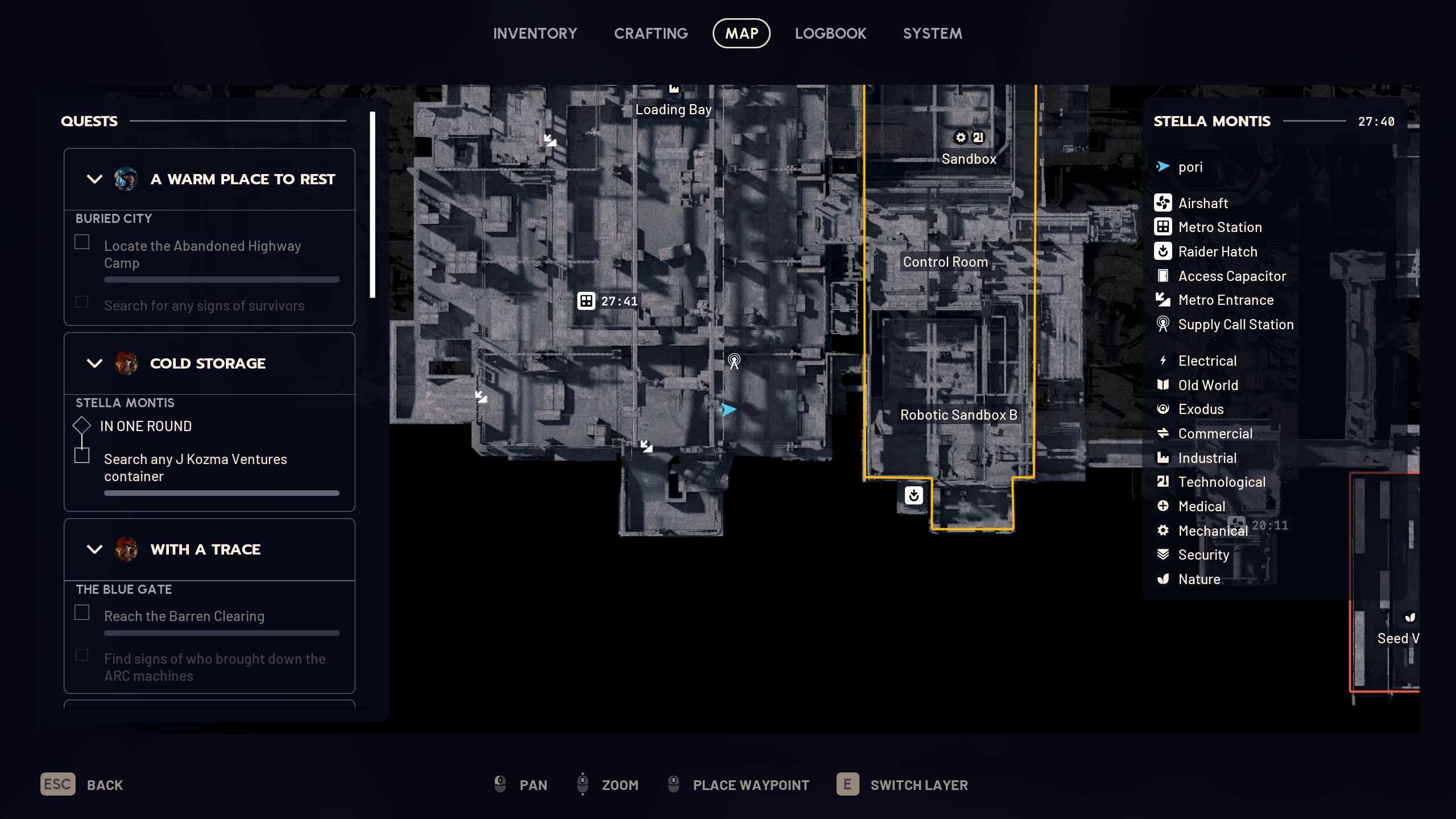The width and height of the screenshot is (1456, 819).
Task: Collapse the Cold Storage quest
Action: tap(94, 363)
